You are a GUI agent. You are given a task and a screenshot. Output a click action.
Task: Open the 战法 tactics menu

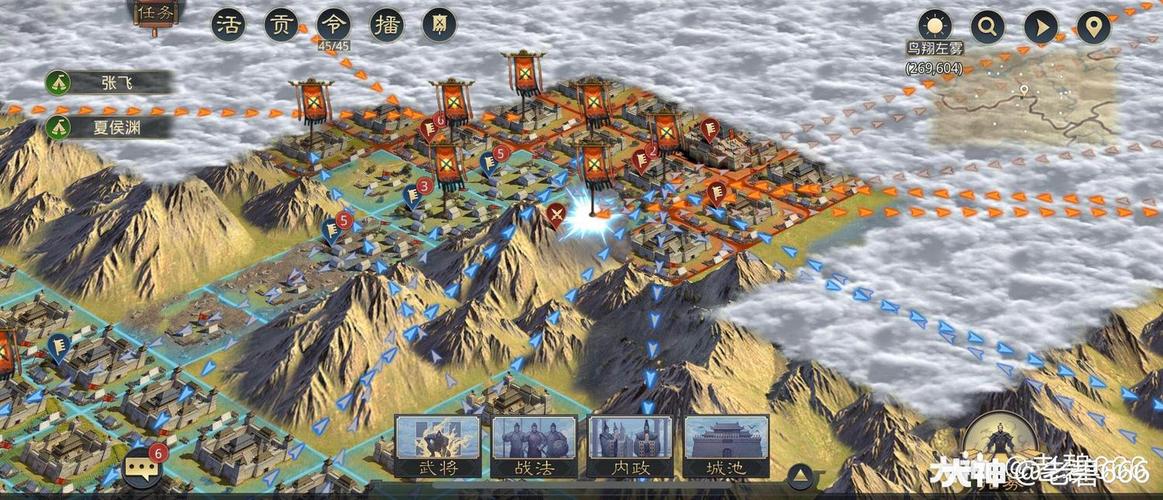coord(534,446)
